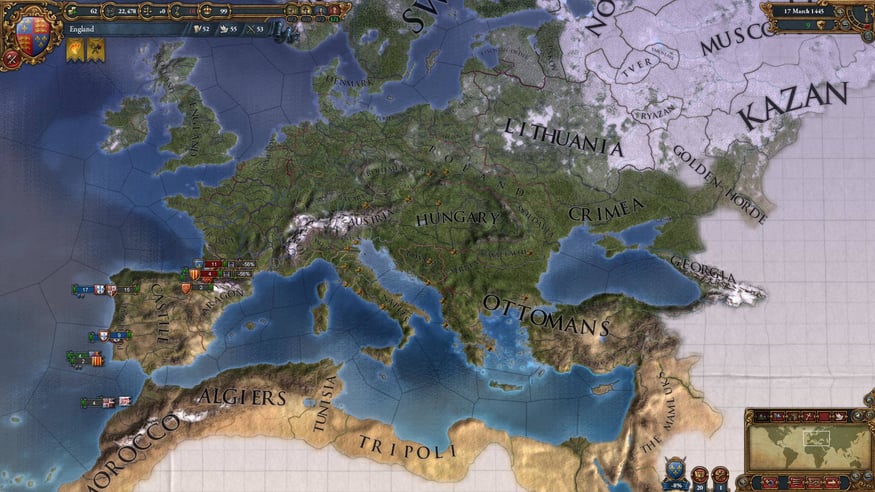The height and width of the screenshot is (492, 875).
Task: Open the manpower display showing 22,478
Action: pos(121,11)
